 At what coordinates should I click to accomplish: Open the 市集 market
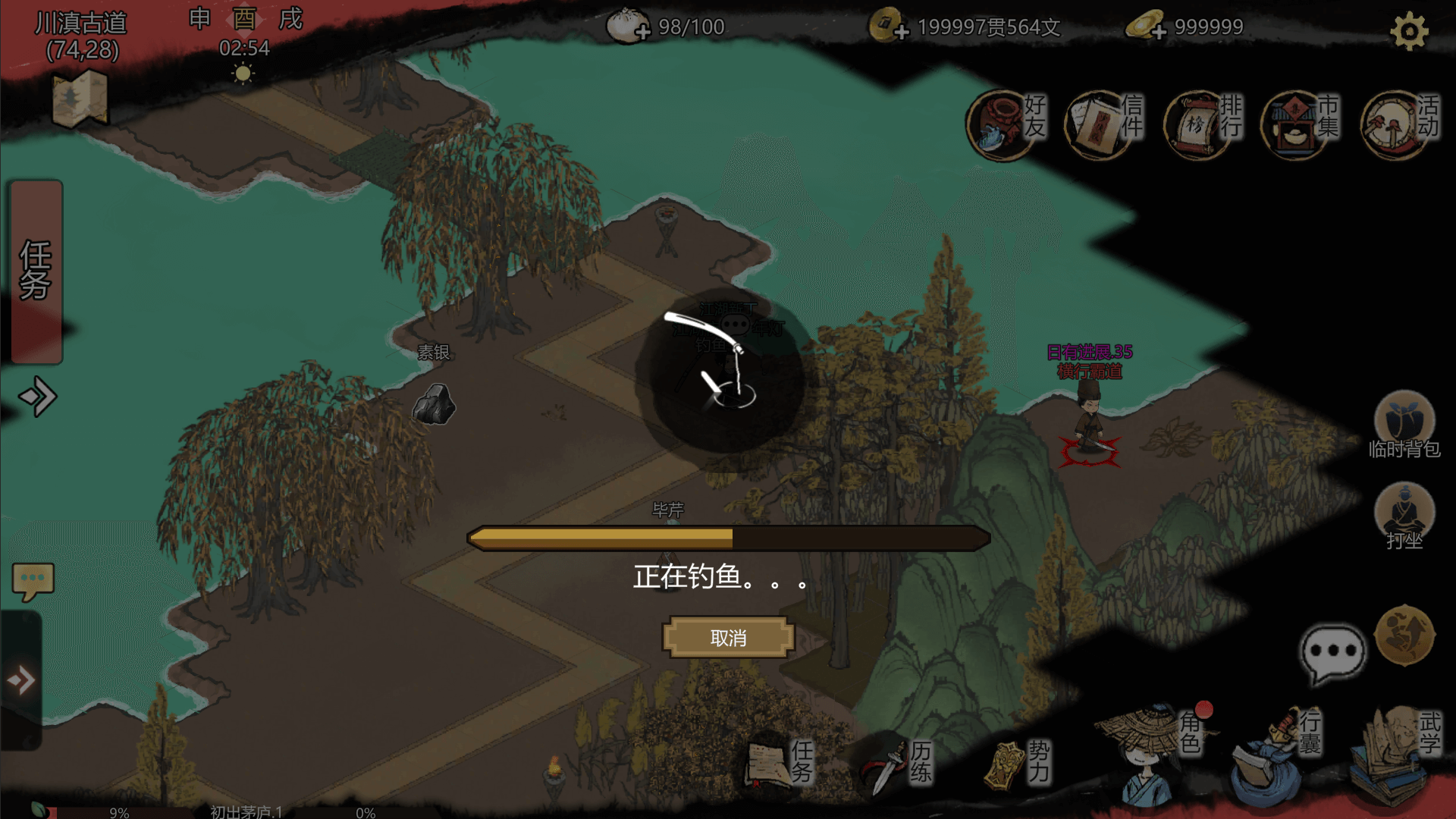[1299, 124]
